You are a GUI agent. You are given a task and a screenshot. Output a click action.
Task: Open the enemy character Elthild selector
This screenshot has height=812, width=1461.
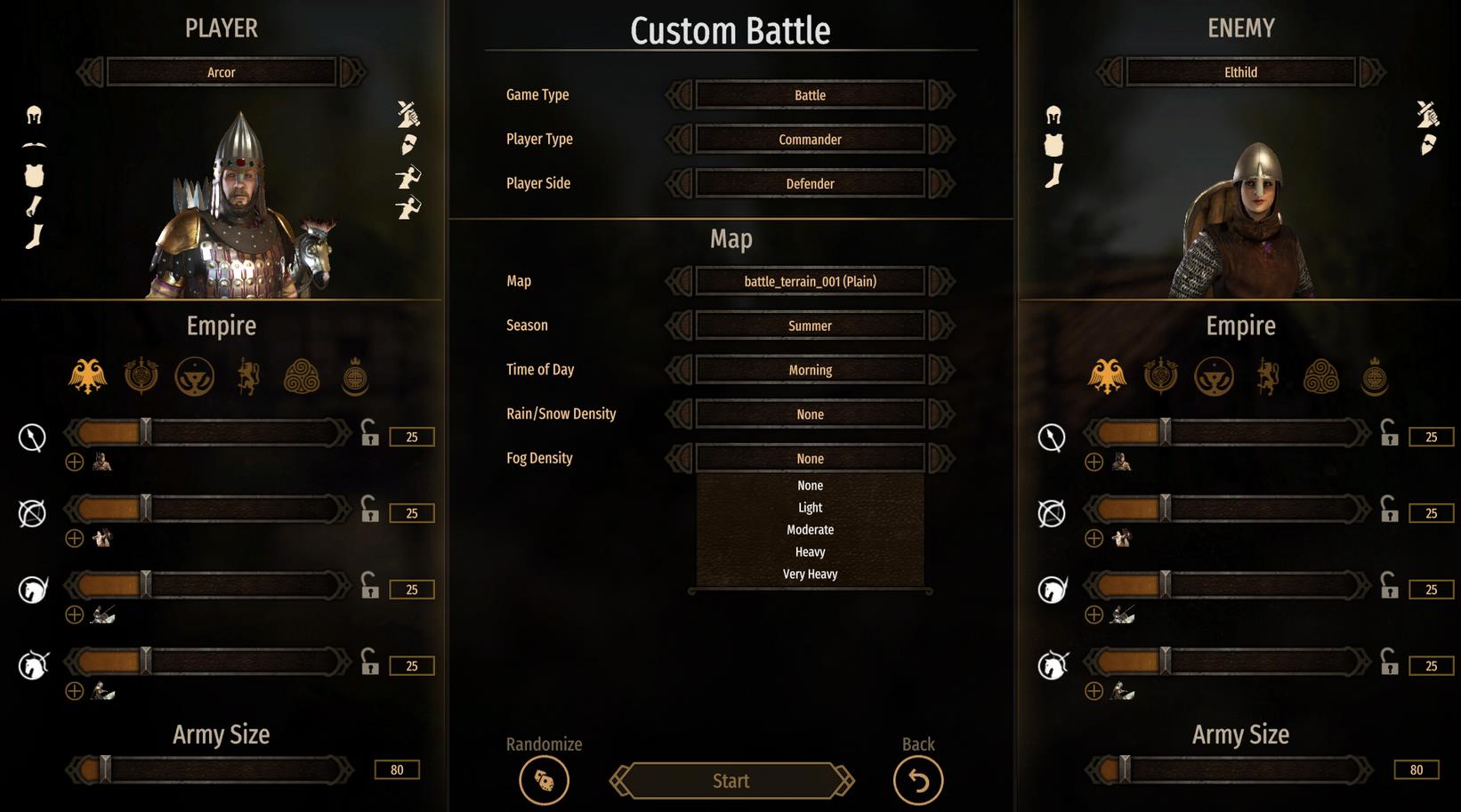1240,72
